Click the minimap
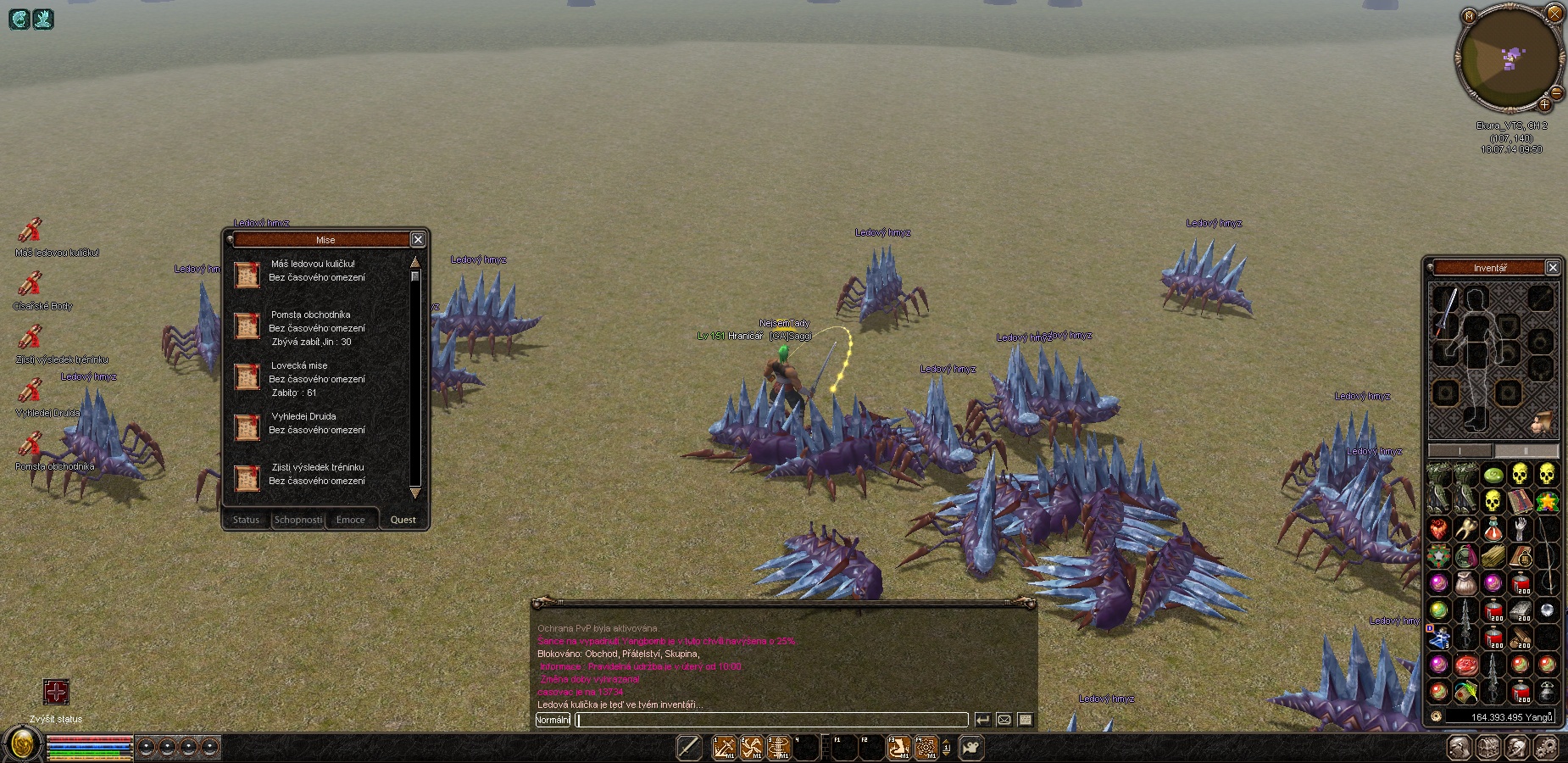This screenshot has width=1568, height=763. 1509,59
